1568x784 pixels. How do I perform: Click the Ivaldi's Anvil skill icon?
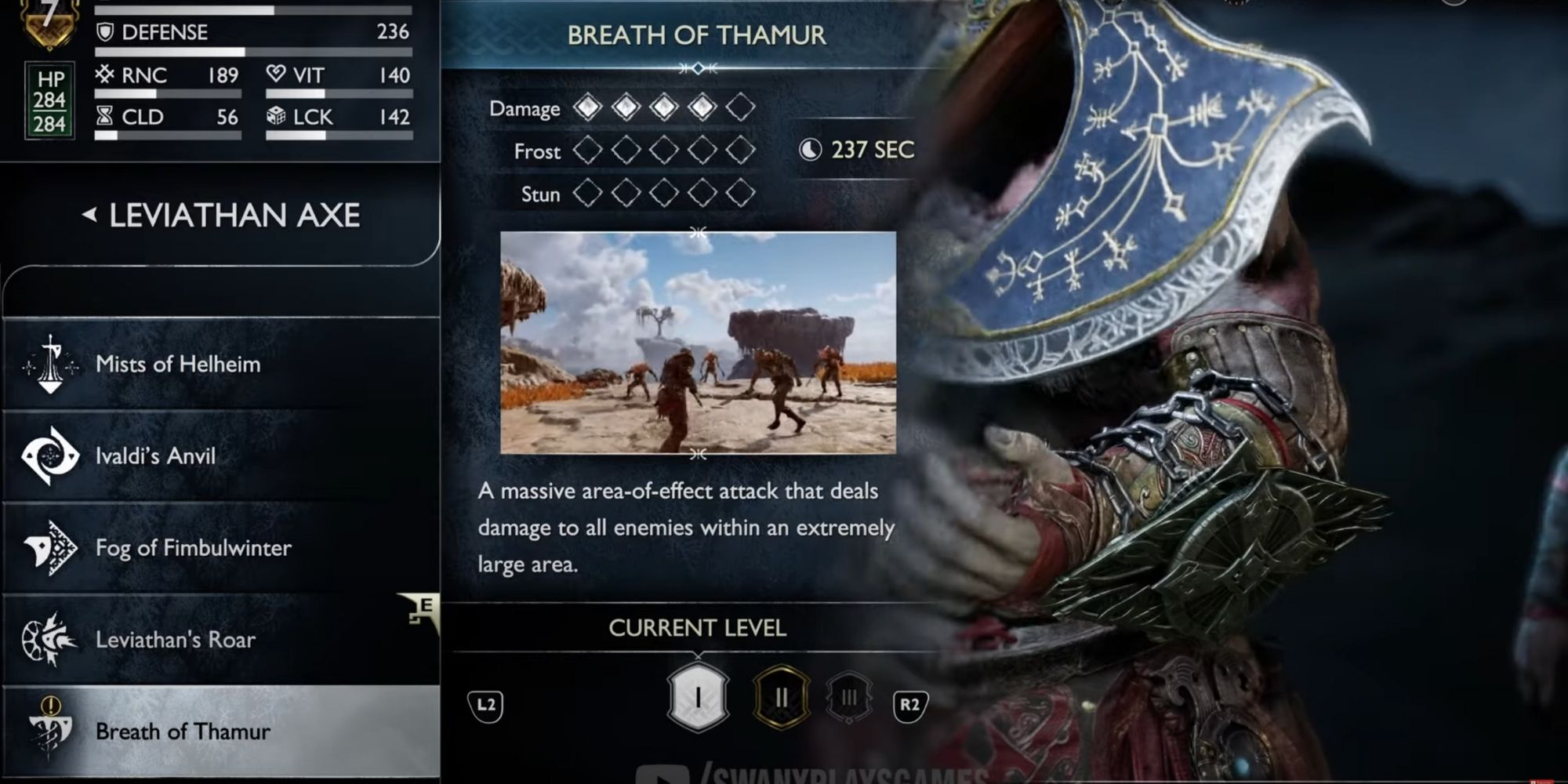(x=49, y=456)
